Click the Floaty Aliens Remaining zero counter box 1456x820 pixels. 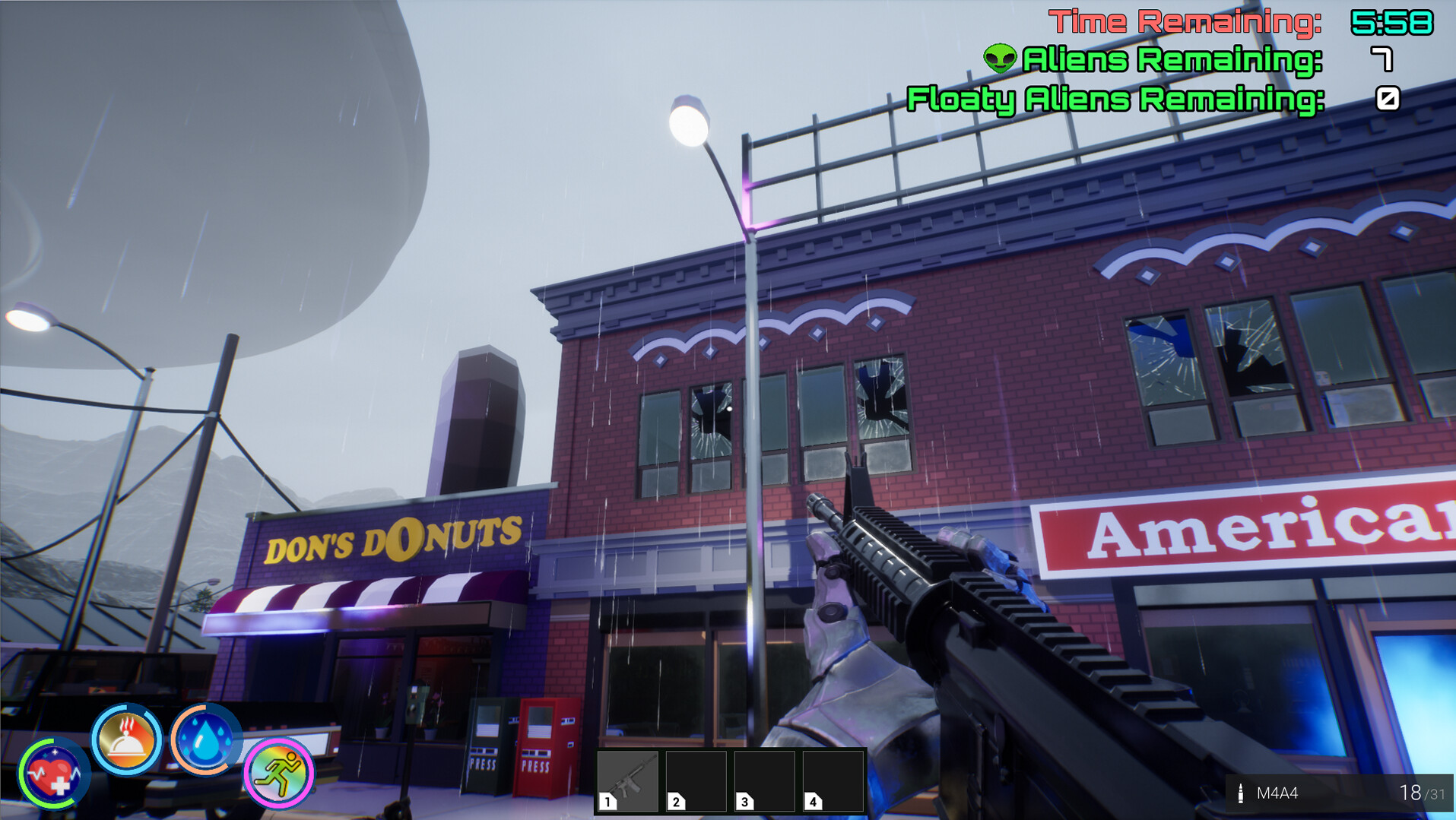click(x=1389, y=97)
